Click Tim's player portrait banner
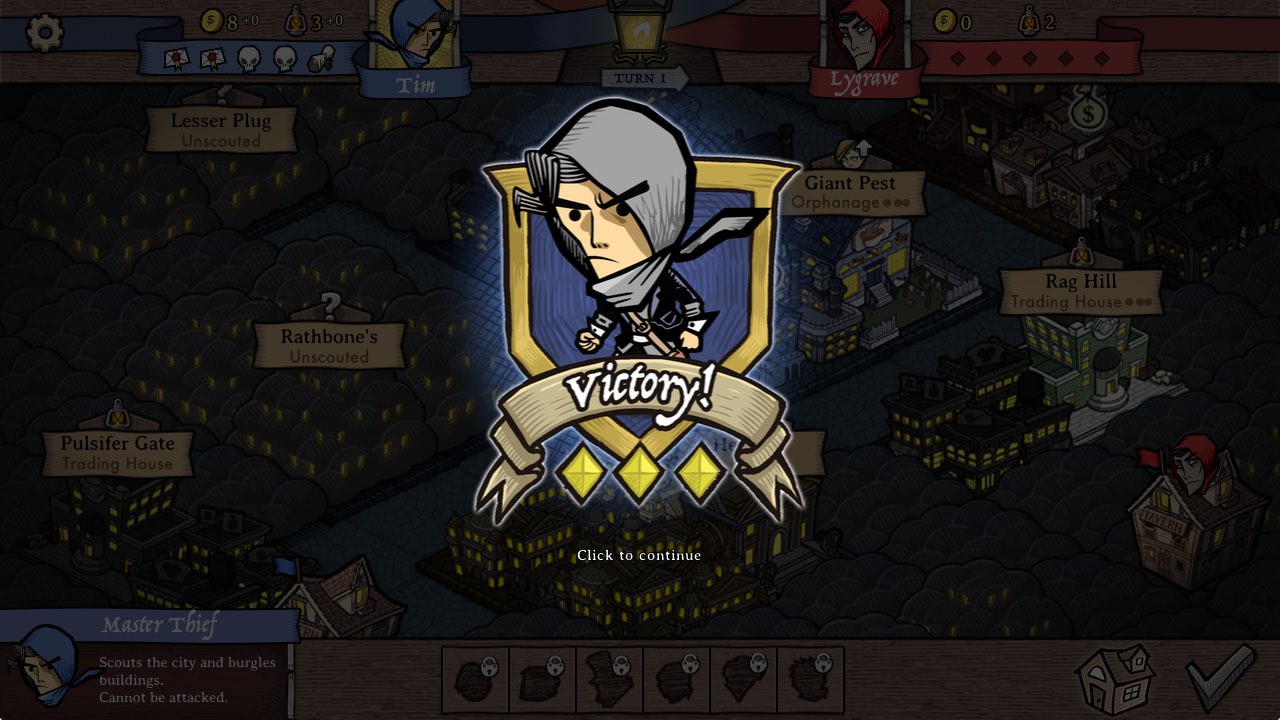The width and height of the screenshot is (1280, 720). click(416, 48)
